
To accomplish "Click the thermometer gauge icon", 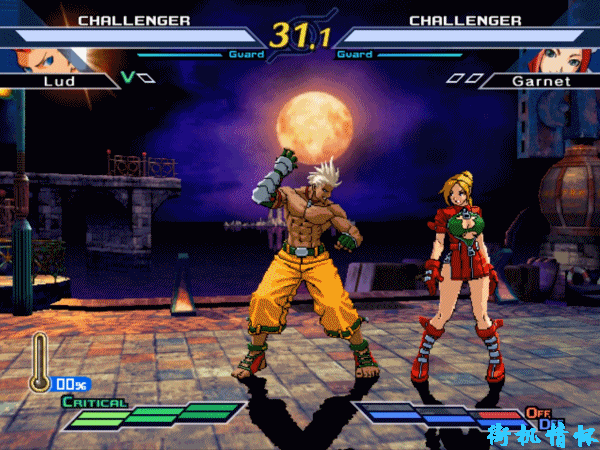I will (41, 361).
